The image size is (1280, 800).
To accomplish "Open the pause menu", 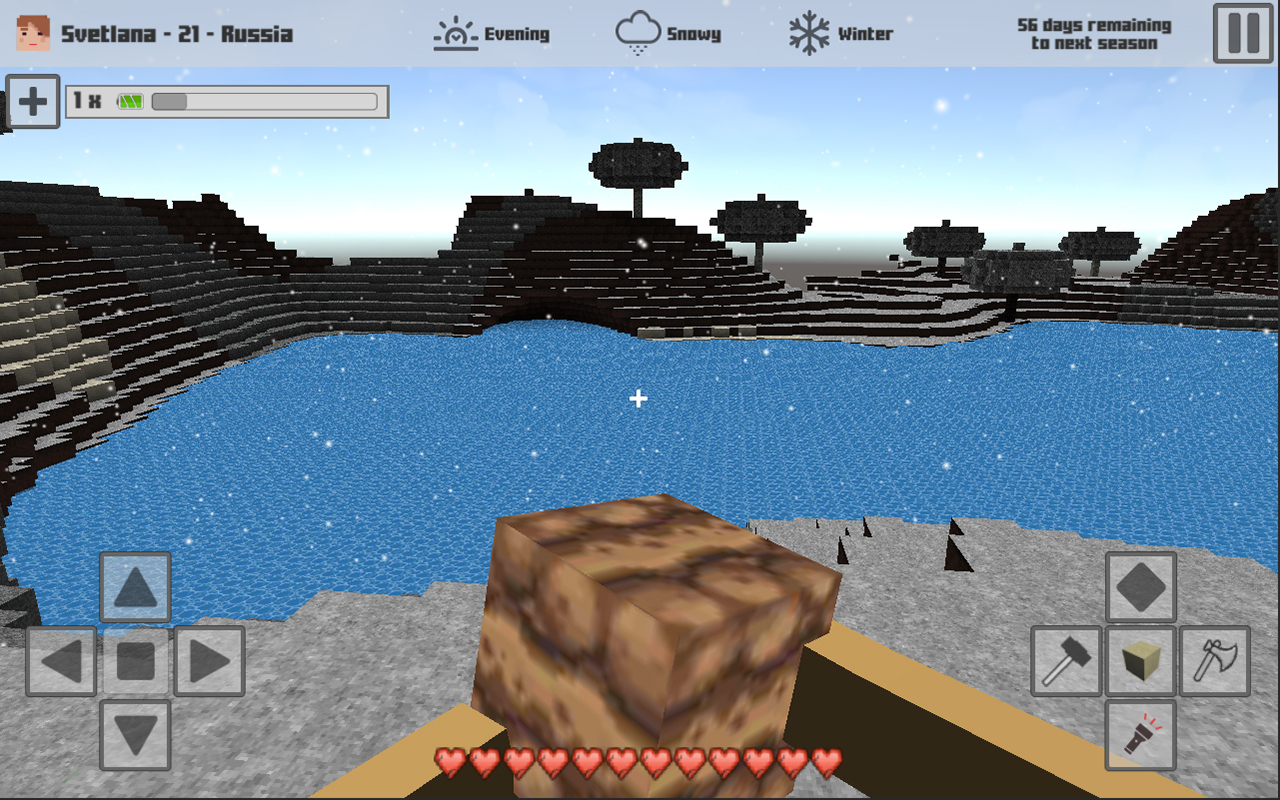I will (1242, 31).
